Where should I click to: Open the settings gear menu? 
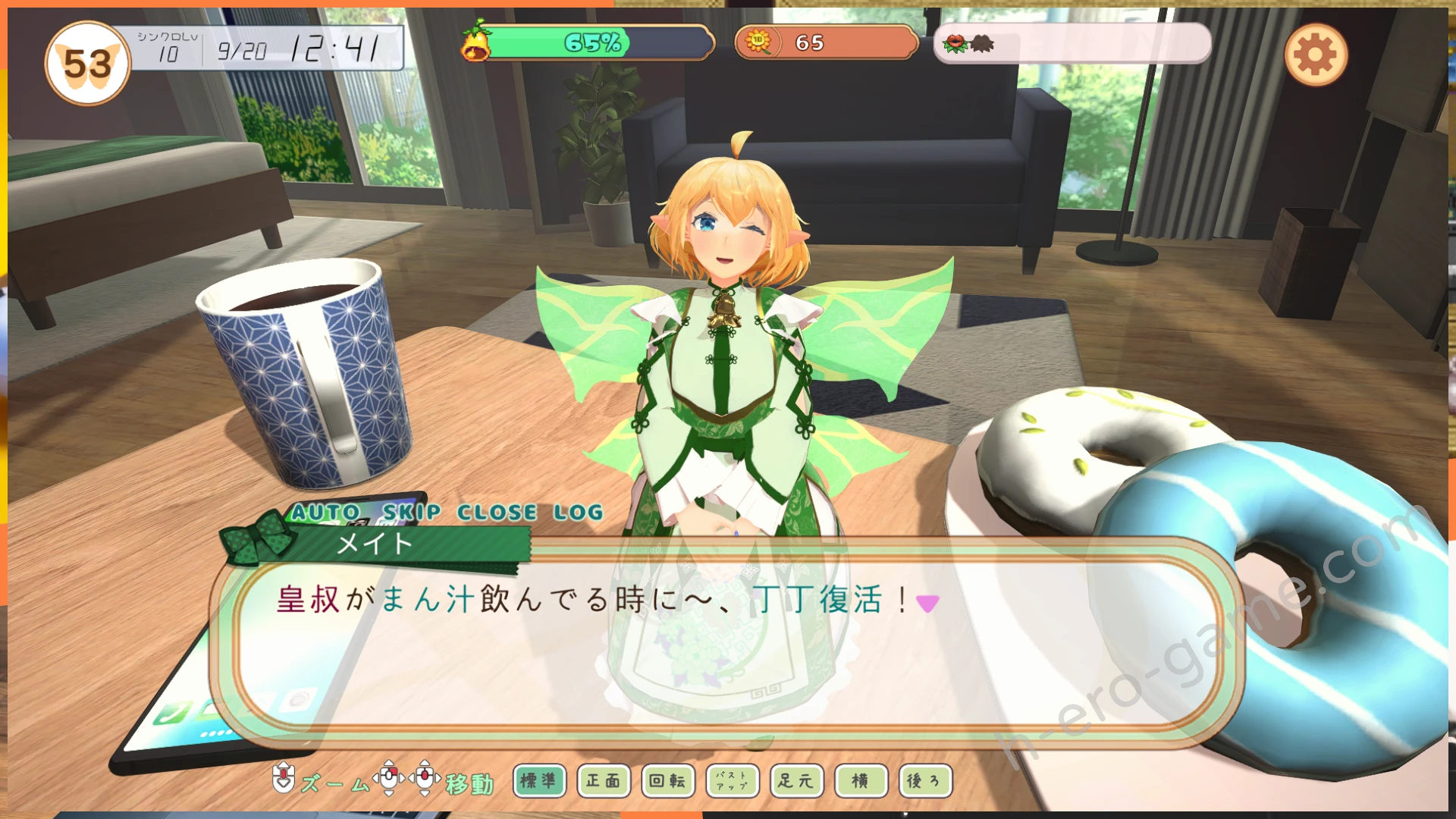click(x=1316, y=55)
